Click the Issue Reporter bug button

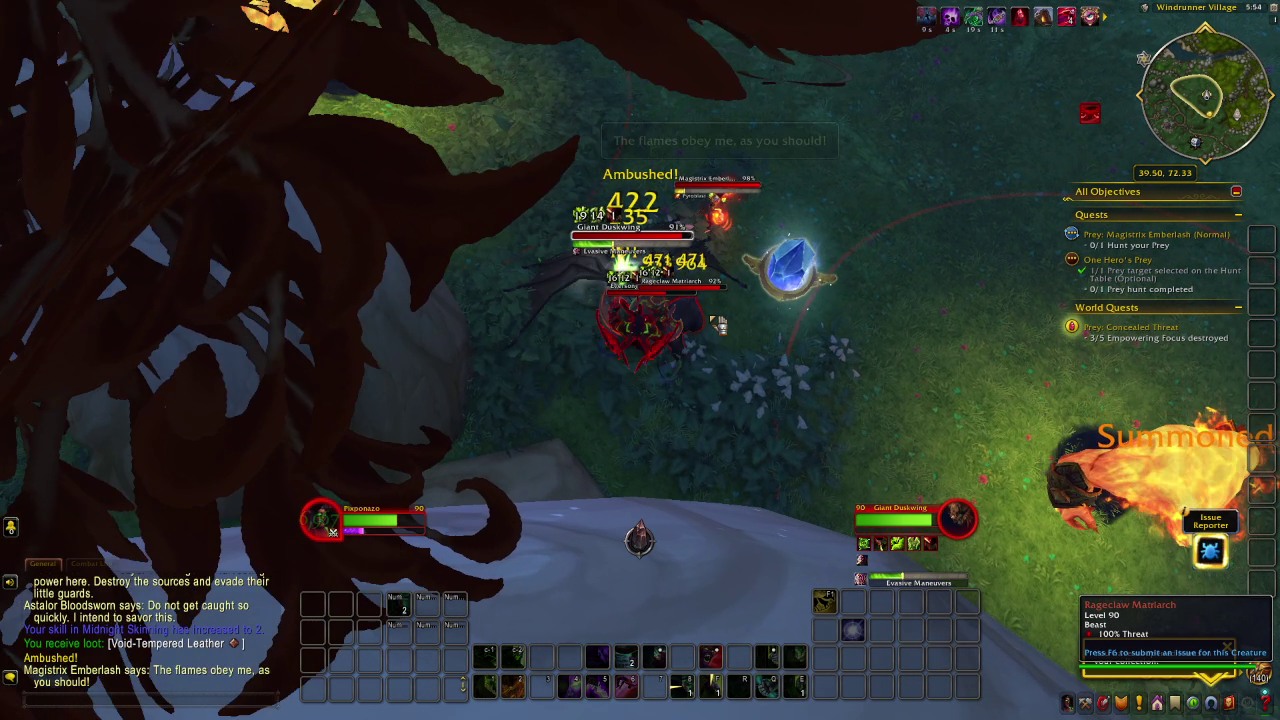1210,551
